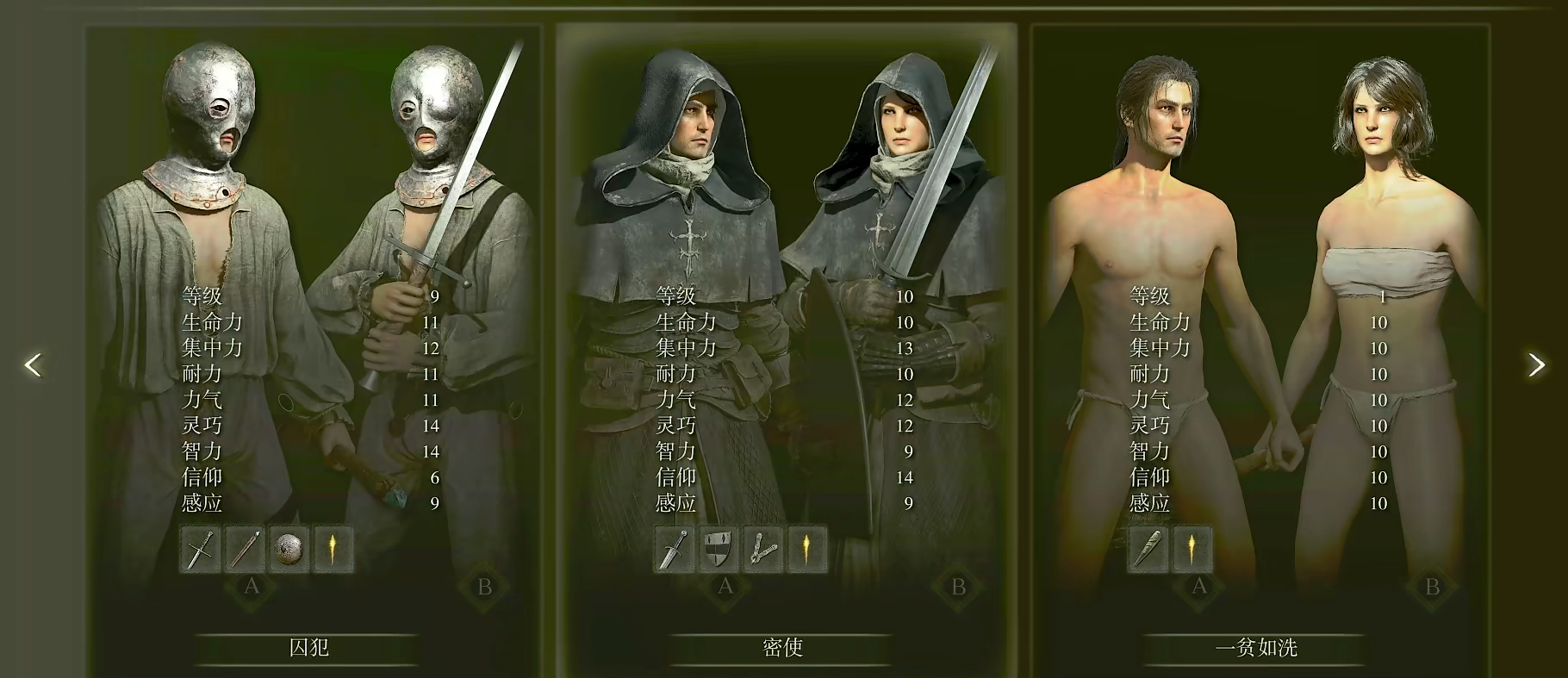This screenshot has width=1568, height=678.
Task: Click the left arrow to browse previous classes
Action: click(x=31, y=365)
